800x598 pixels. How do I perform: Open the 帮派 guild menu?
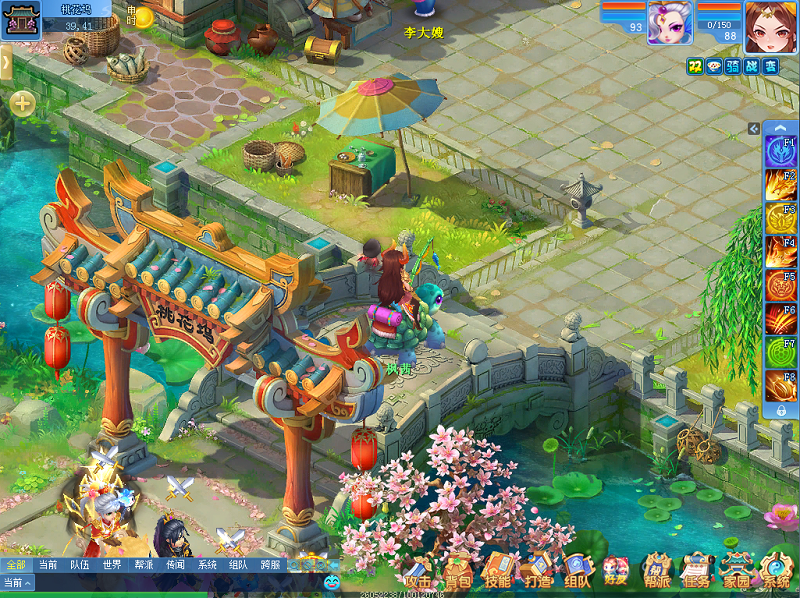click(x=657, y=572)
